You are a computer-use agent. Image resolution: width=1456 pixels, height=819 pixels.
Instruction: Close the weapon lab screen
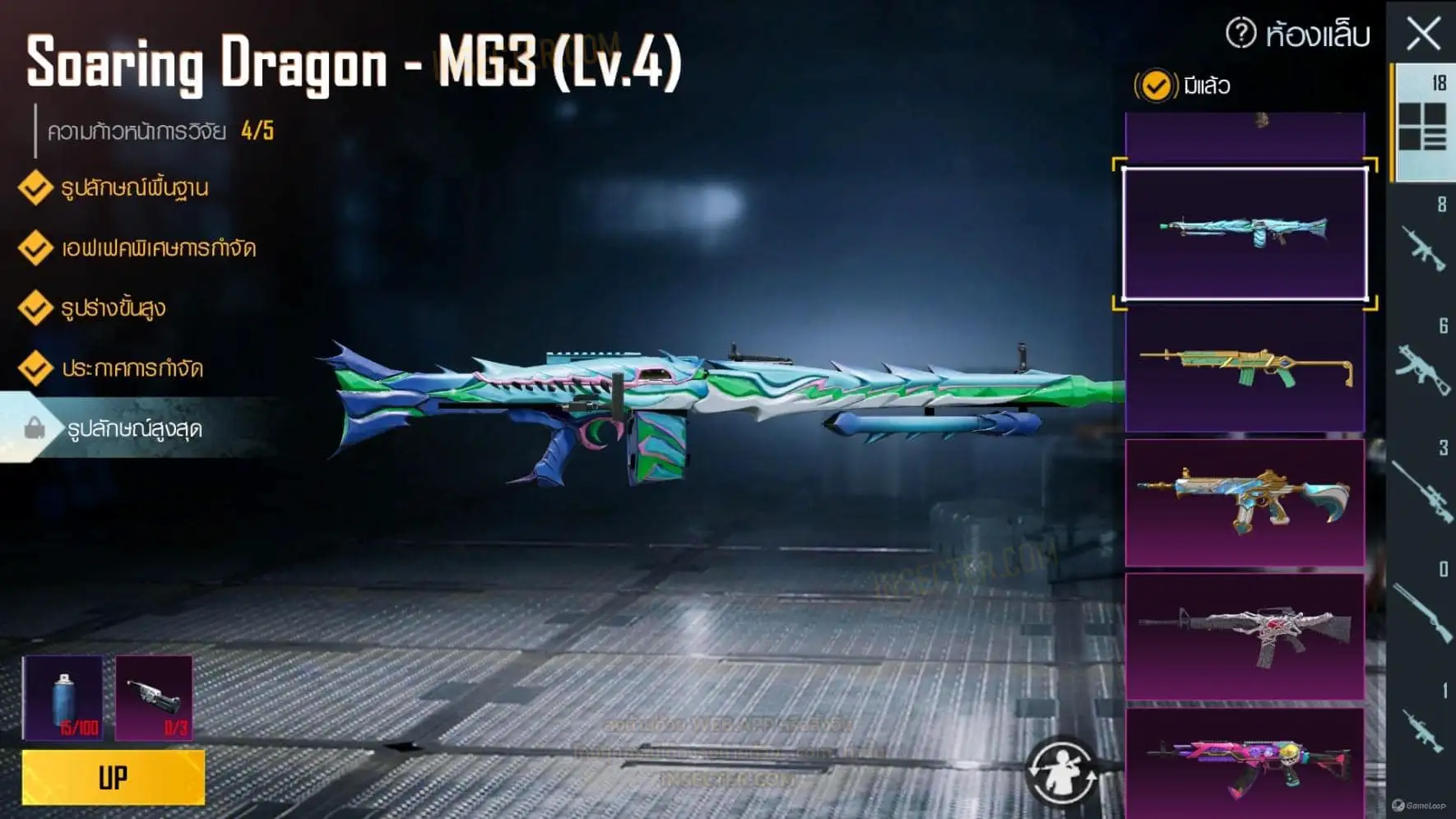coord(1423,35)
